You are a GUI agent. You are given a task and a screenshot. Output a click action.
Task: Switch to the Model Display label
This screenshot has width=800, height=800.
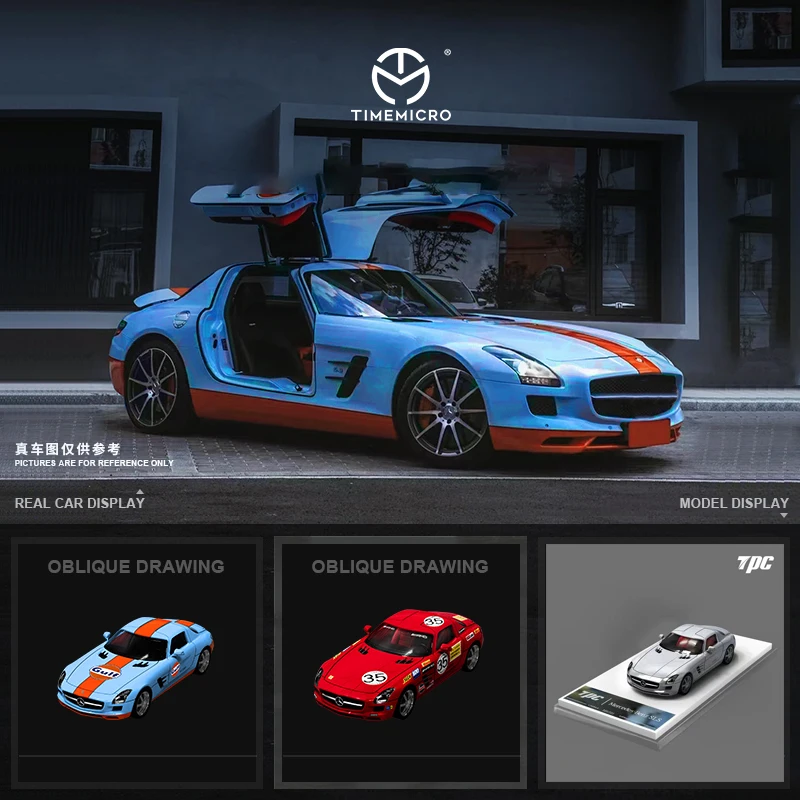click(x=734, y=503)
